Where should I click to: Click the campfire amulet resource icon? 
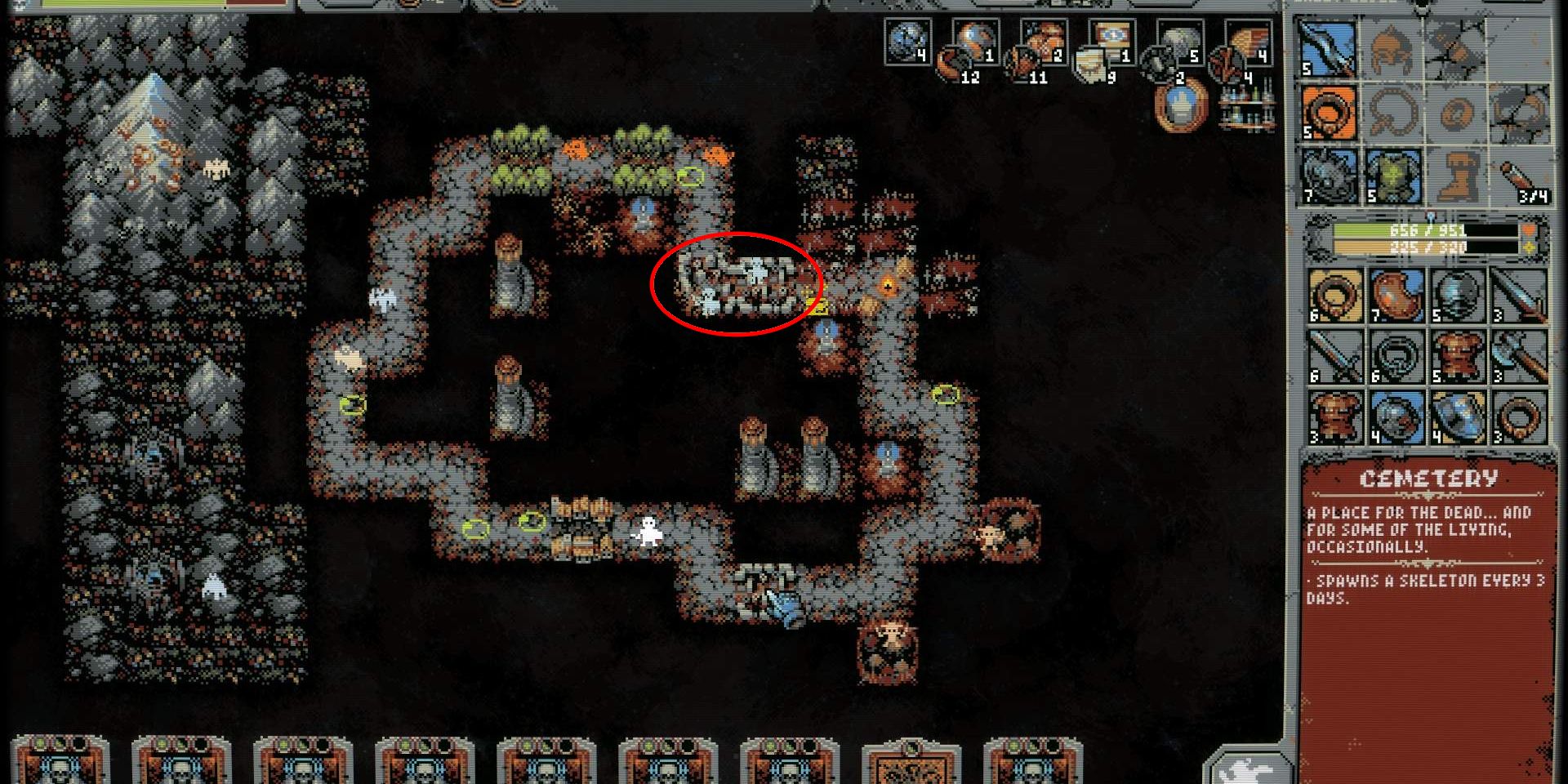point(1179,108)
